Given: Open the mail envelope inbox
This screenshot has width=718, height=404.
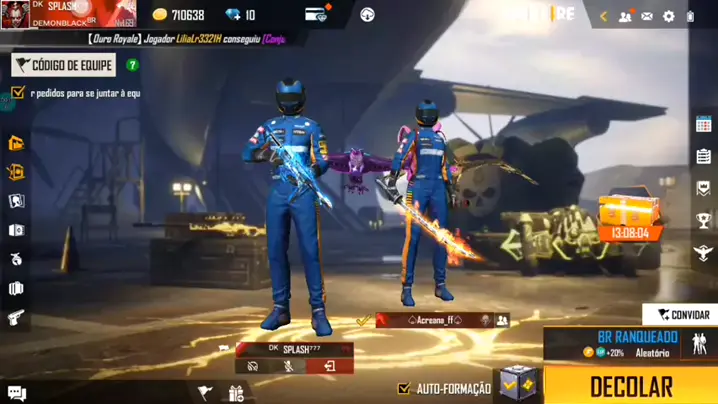Looking at the screenshot, I should pyautogui.click(x=647, y=16).
